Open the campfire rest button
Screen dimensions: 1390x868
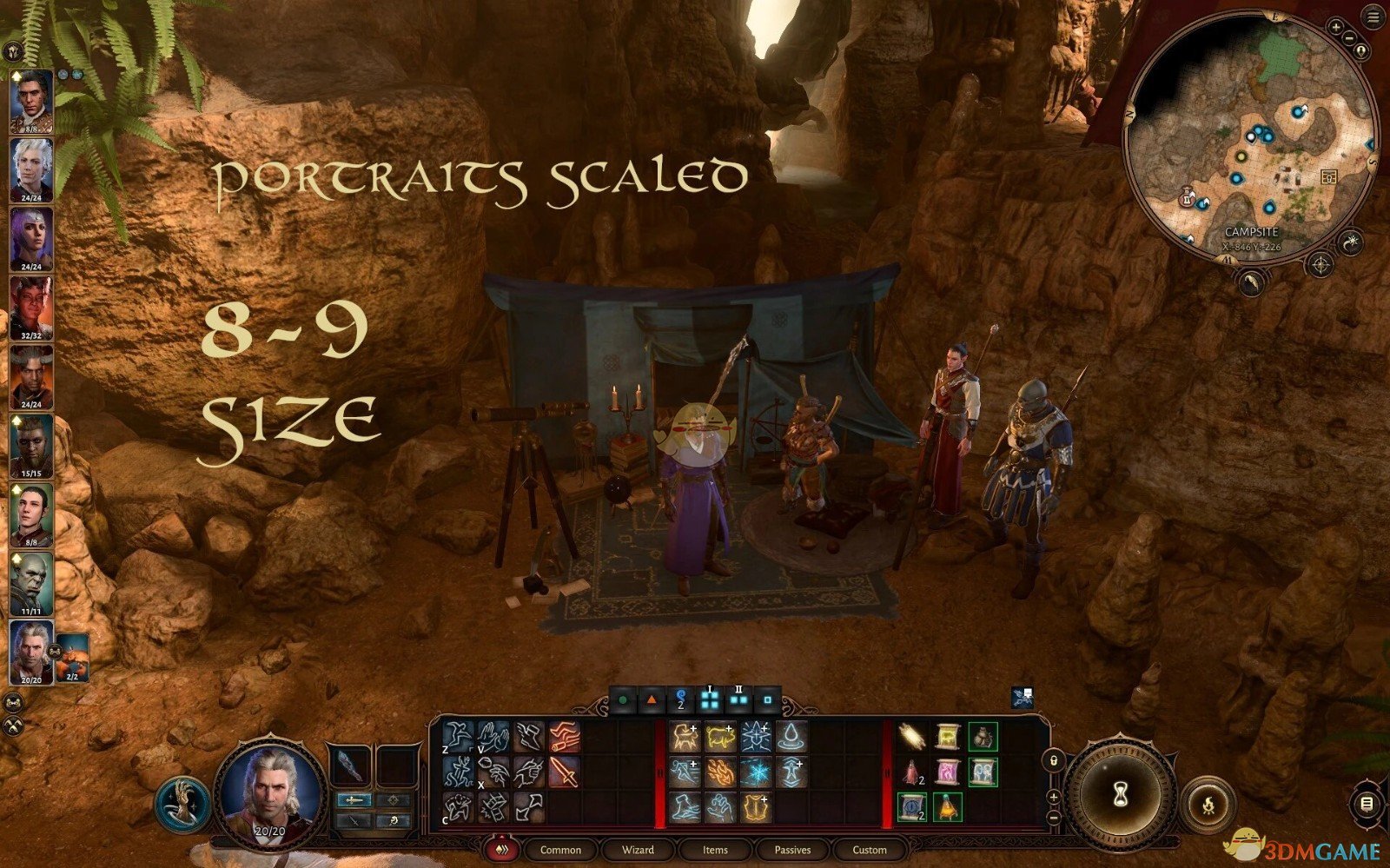(x=1208, y=804)
